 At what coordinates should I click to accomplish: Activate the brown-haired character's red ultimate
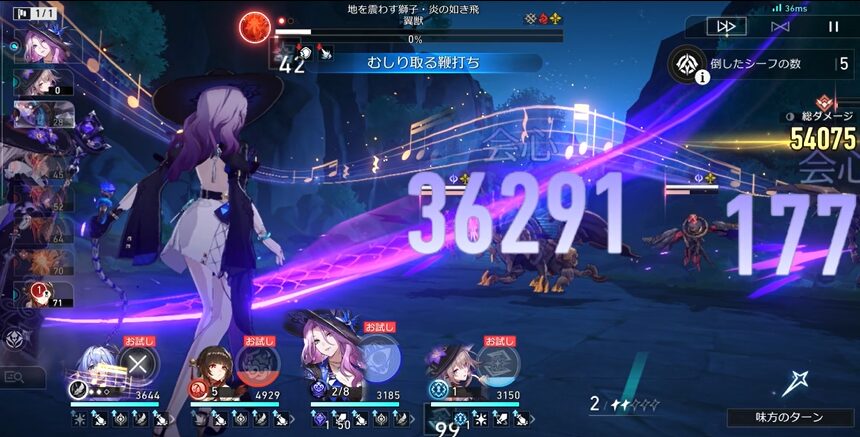pyautogui.click(x=259, y=360)
